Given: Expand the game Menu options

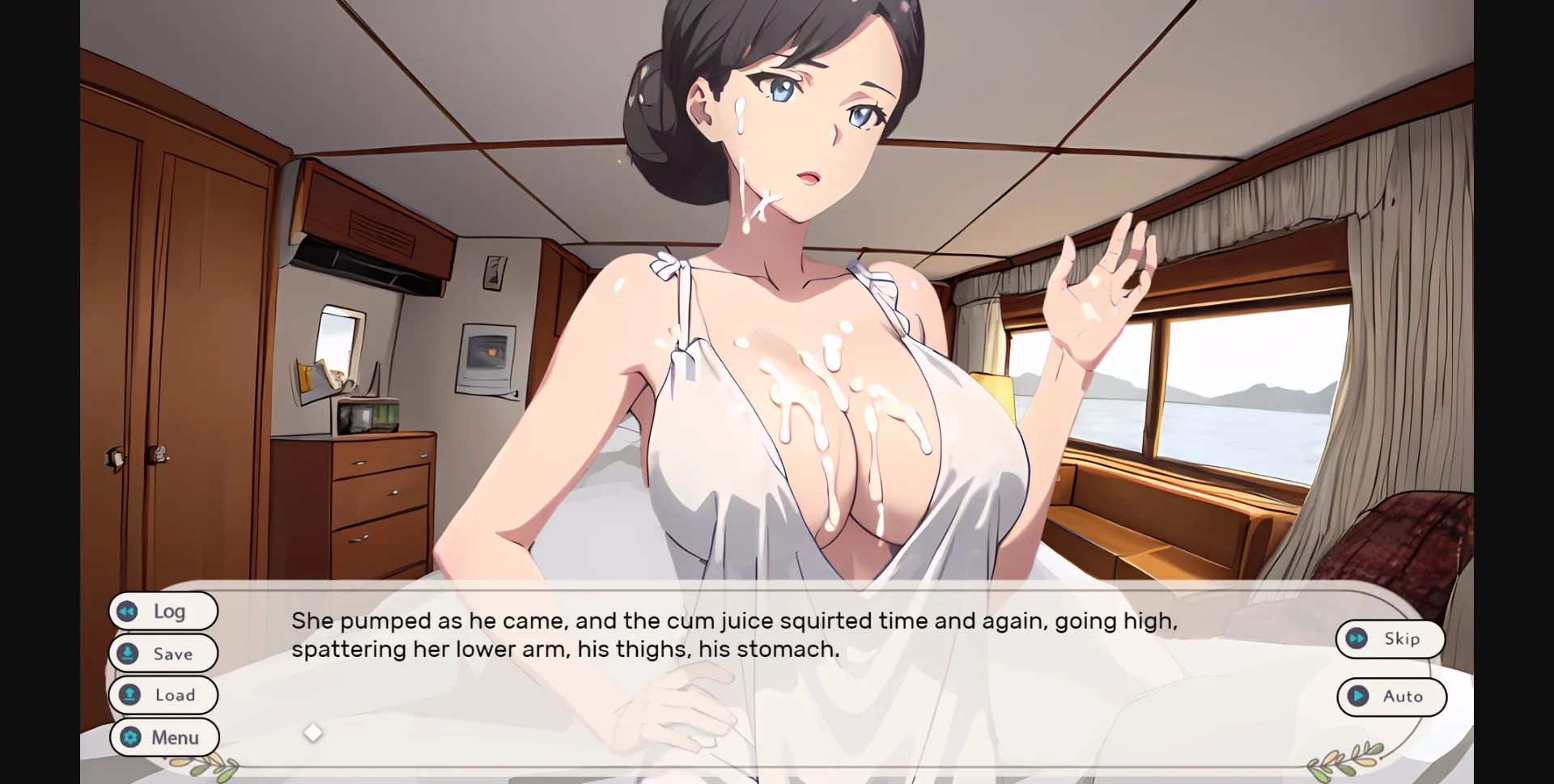Looking at the screenshot, I should pyautogui.click(x=163, y=737).
